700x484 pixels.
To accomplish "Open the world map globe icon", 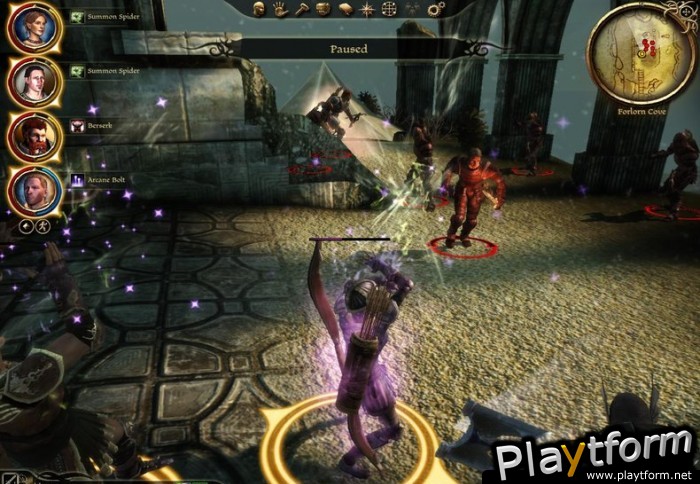I will 389,9.
